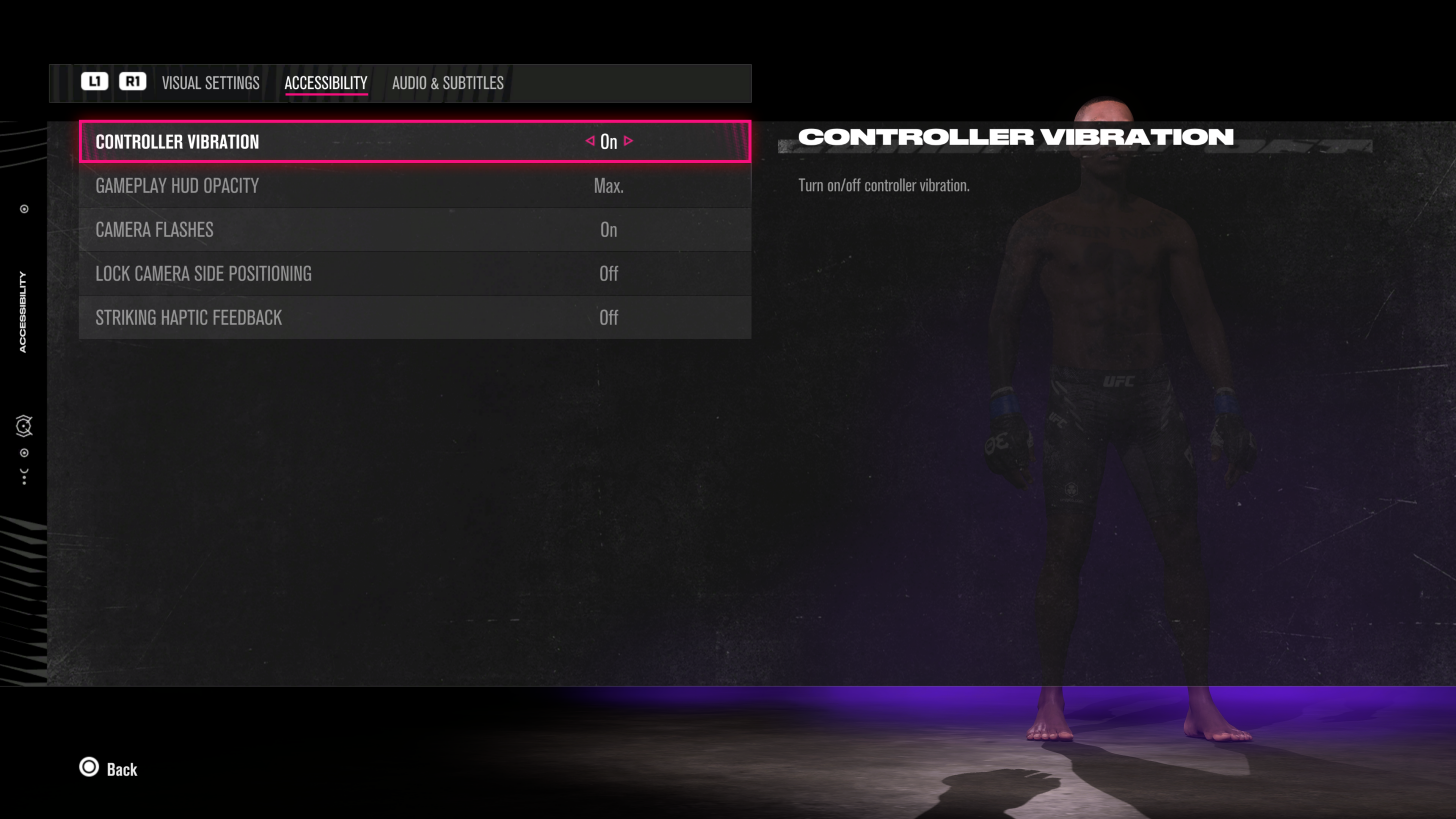
Task: Adjust the Gameplay HUD Opacity value
Action: click(609, 186)
